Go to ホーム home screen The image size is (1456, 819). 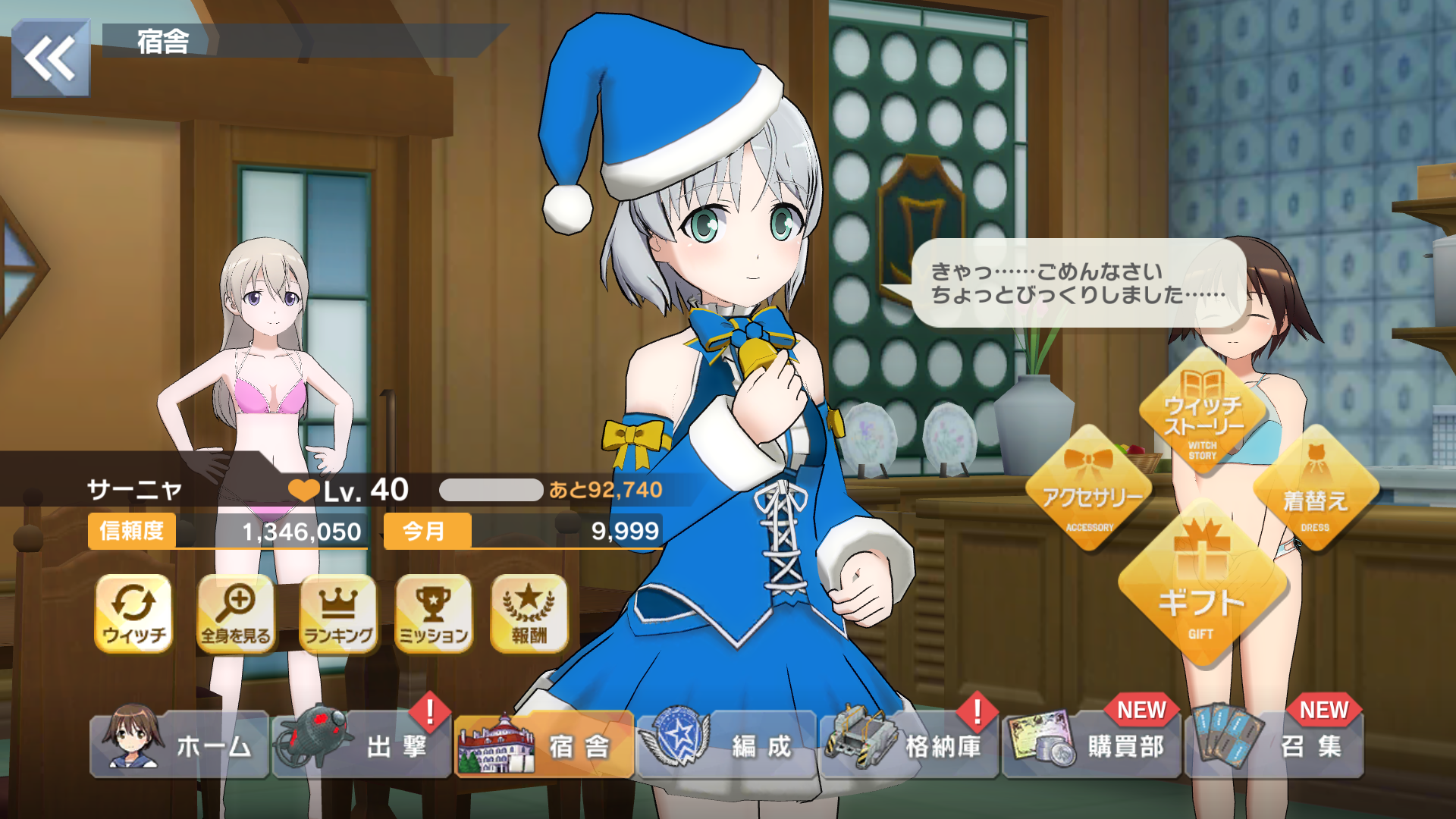180,745
